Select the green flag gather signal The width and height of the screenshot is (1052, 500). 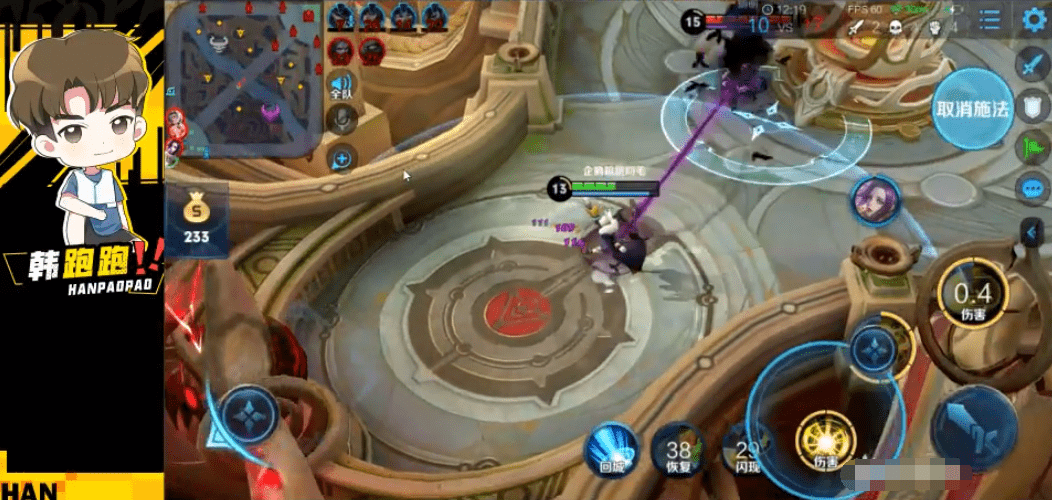coord(1031,148)
